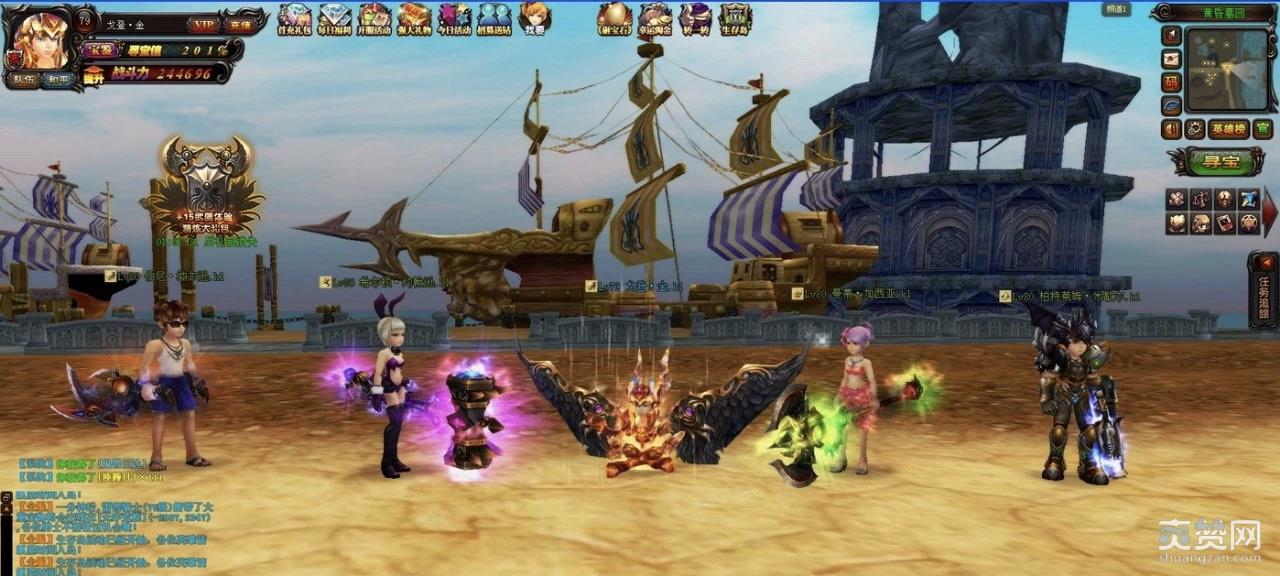Toggle the 和平 peace mode button
The width and height of the screenshot is (1280, 576).
[58, 78]
